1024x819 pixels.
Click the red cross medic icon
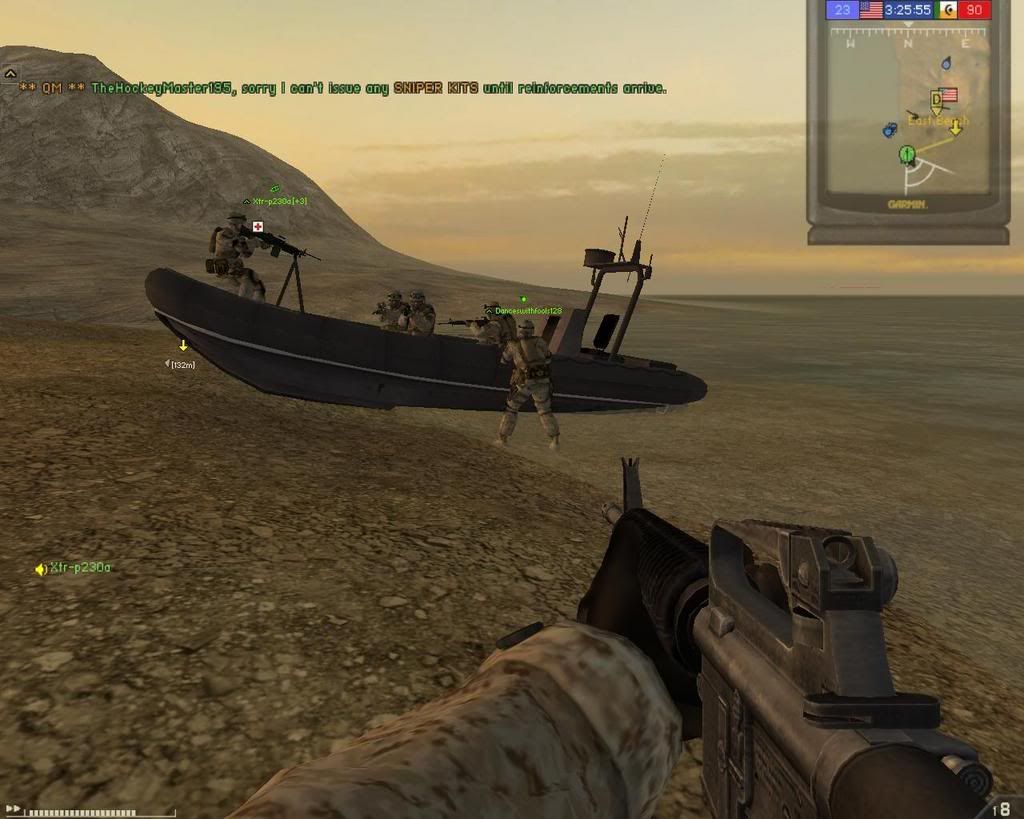click(258, 227)
